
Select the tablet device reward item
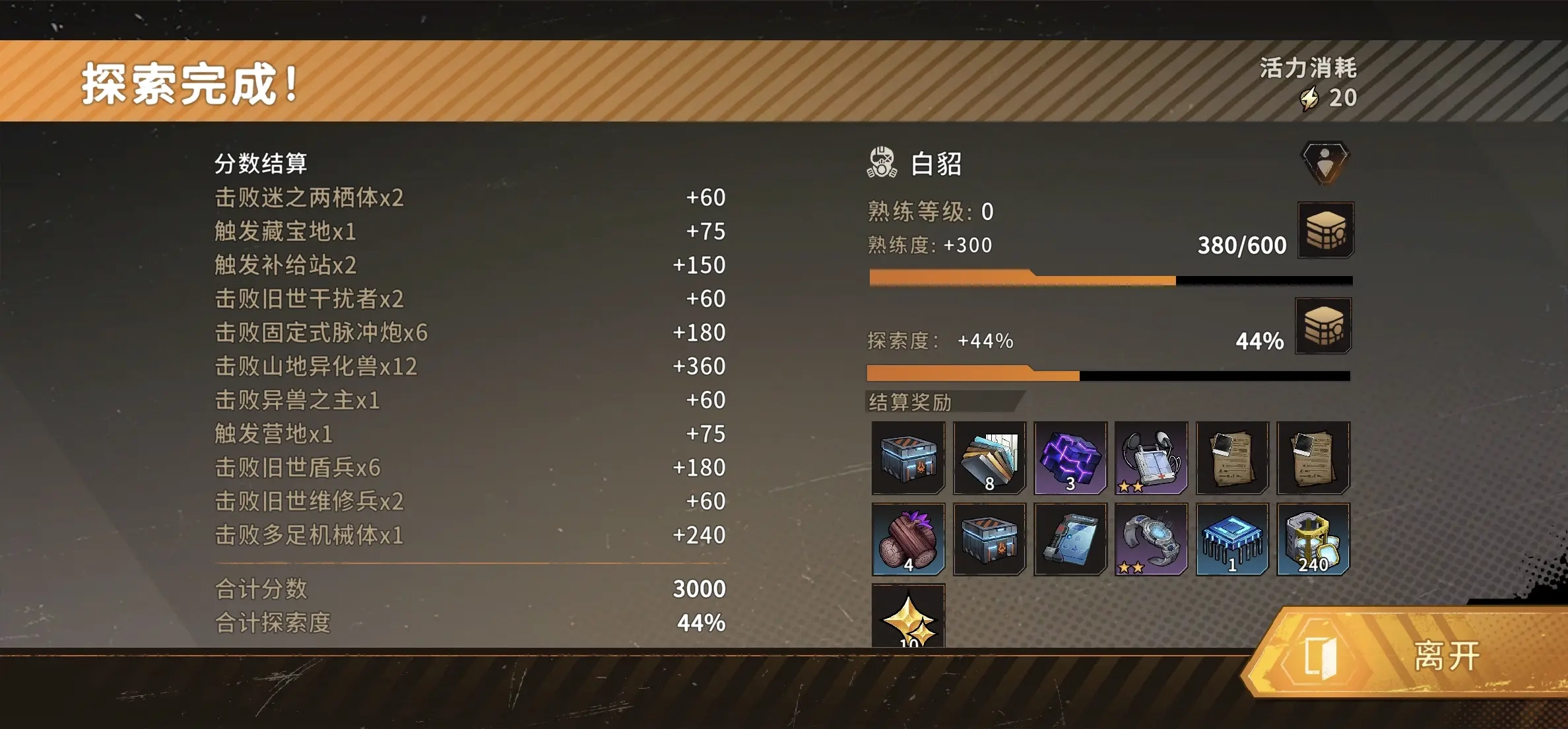(x=1069, y=539)
